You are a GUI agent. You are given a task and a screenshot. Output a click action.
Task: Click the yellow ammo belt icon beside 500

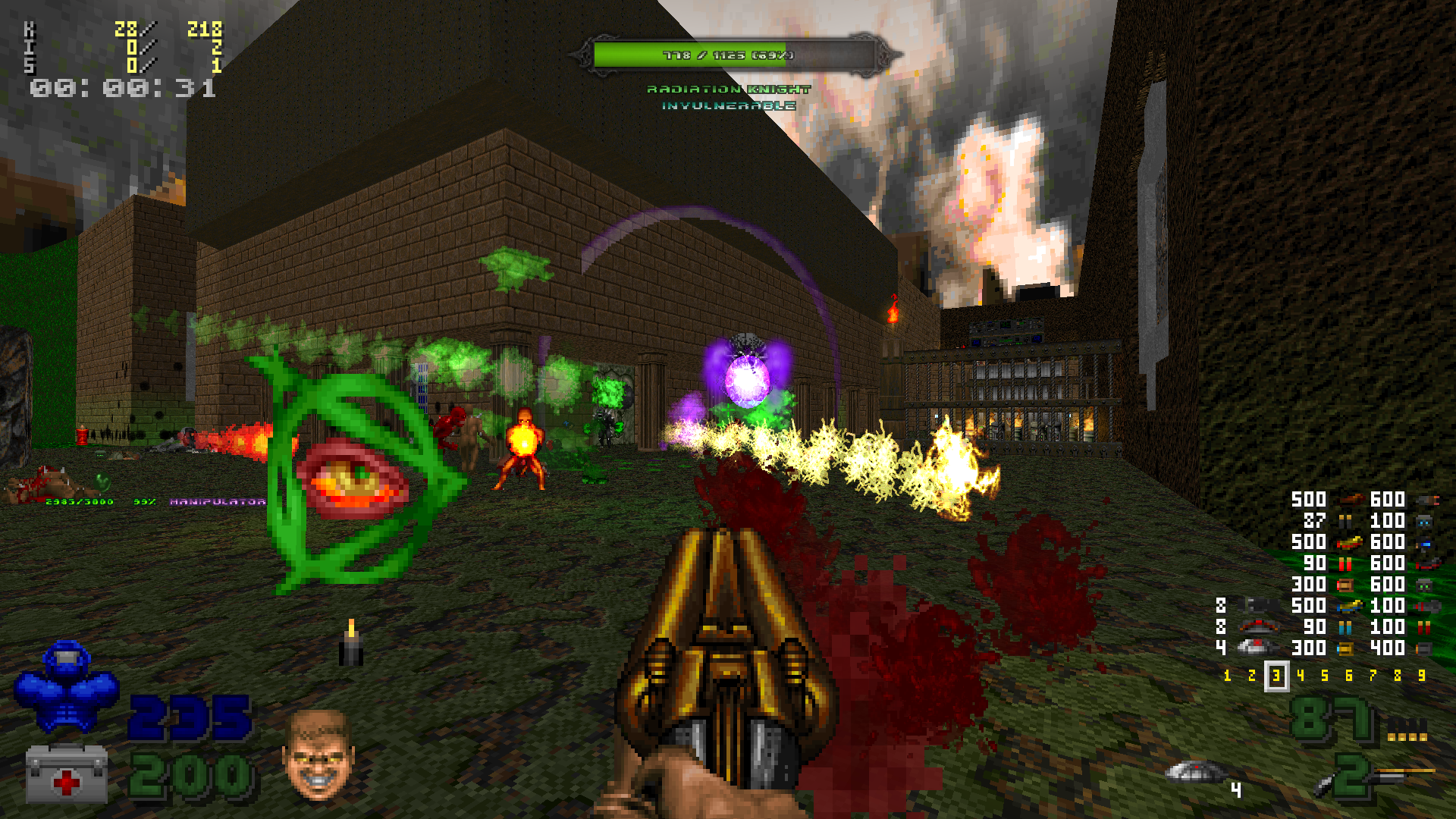[x=1349, y=544]
